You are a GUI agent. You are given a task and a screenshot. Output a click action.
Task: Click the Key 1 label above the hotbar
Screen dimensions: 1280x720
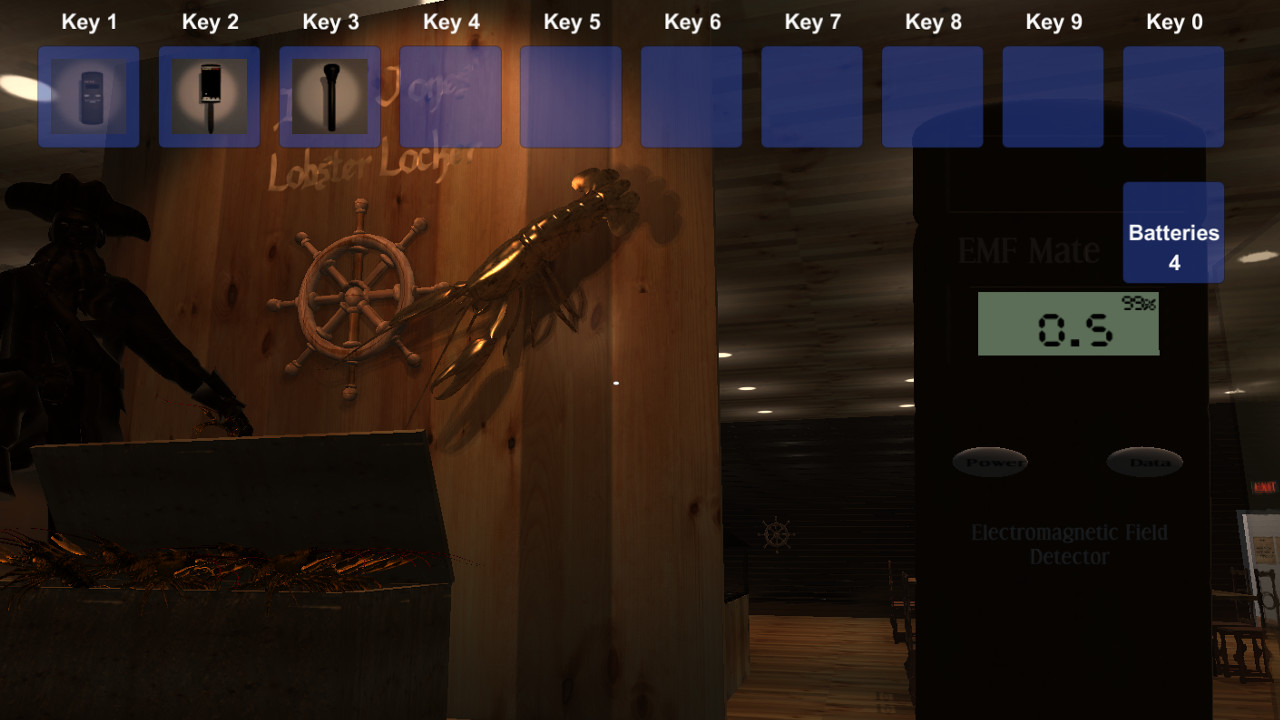(89, 21)
